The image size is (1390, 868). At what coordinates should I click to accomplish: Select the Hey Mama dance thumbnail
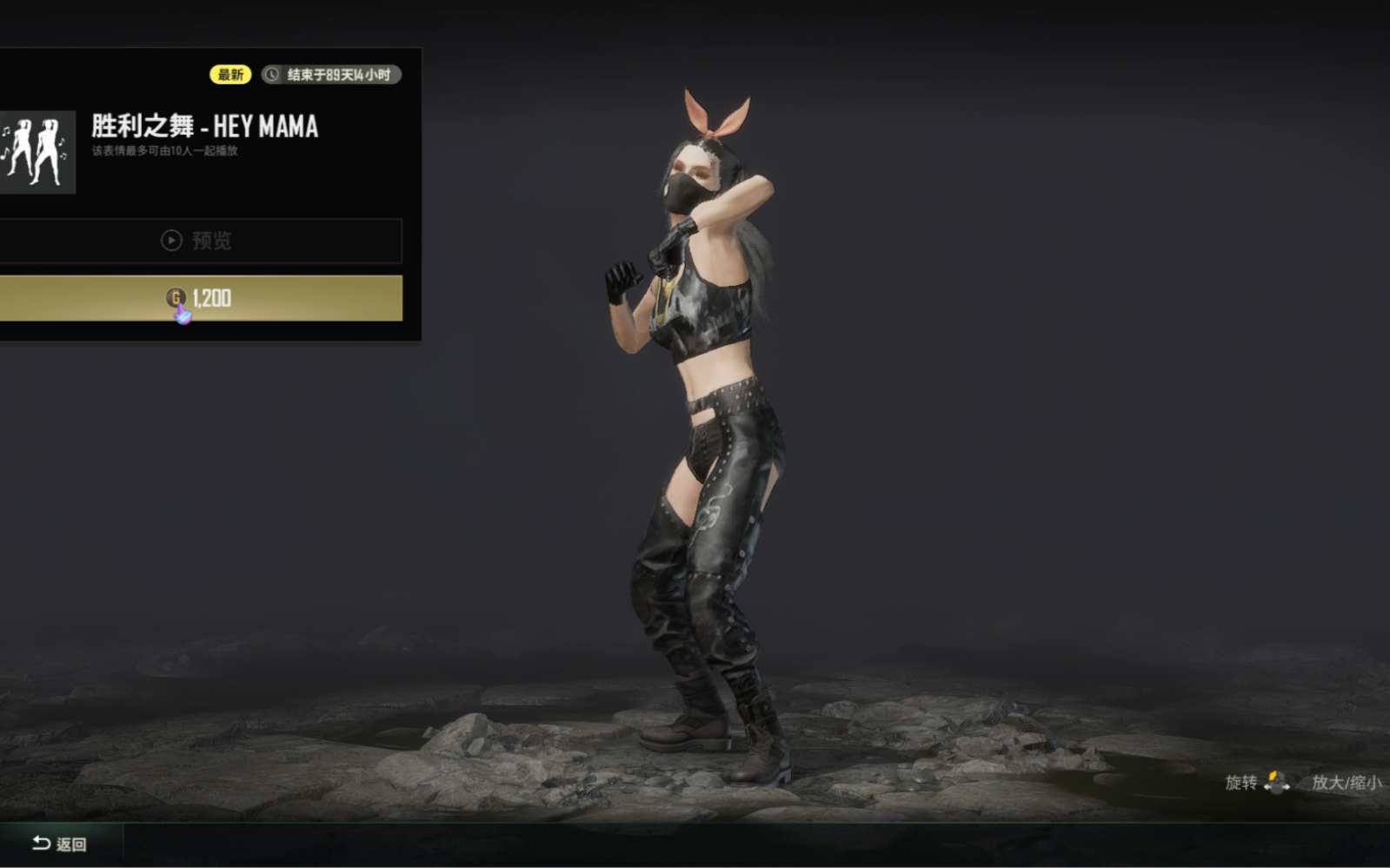pyautogui.click(x=37, y=152)
